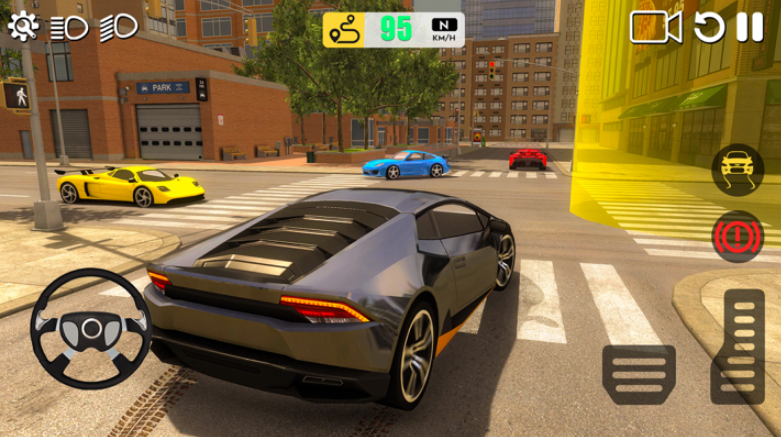The height and width of the screenshot is (437, 781).
Task: Reset the car with the restart arrow
Action: [709, 27]
